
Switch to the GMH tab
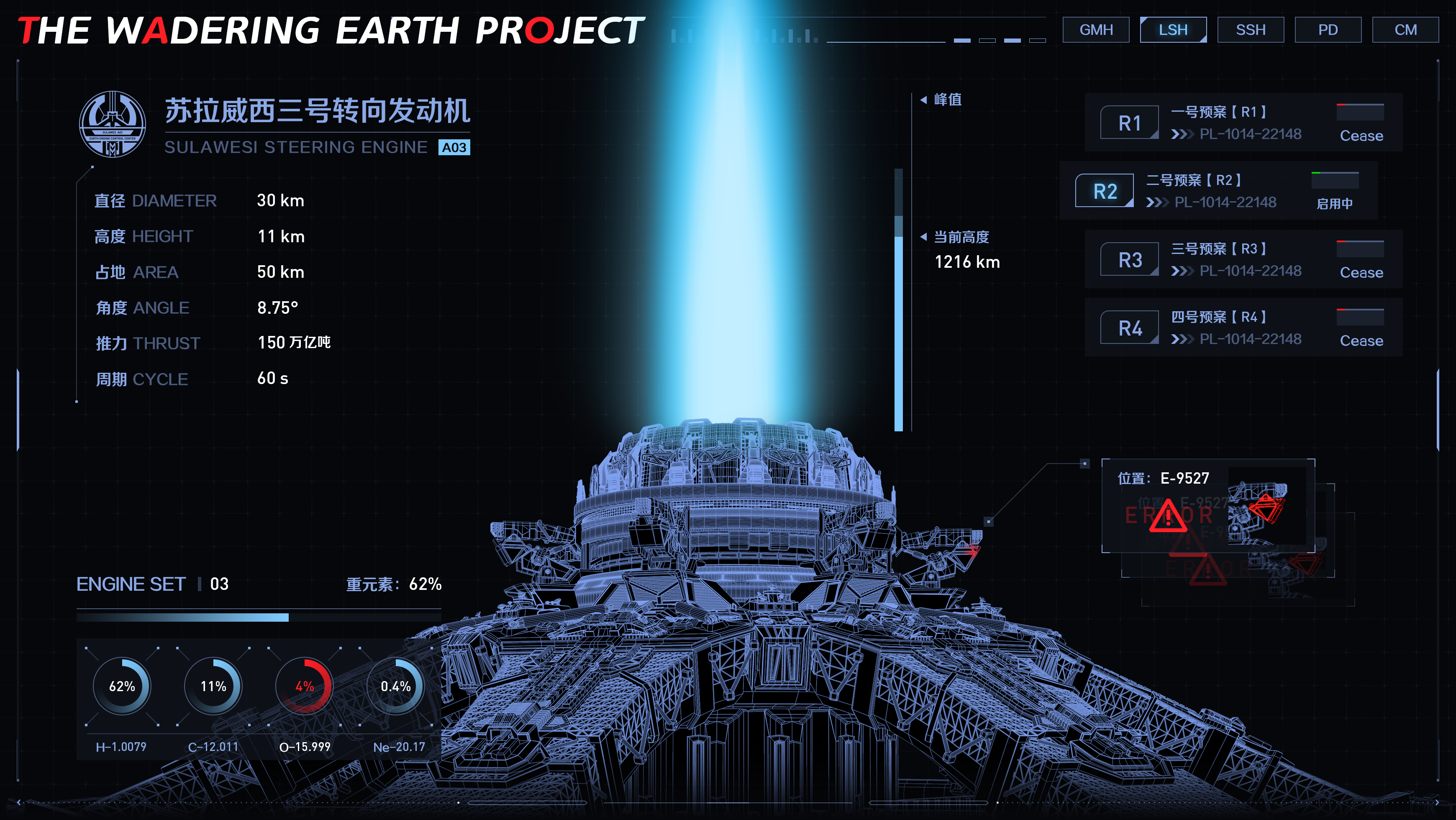(1095, 30)
